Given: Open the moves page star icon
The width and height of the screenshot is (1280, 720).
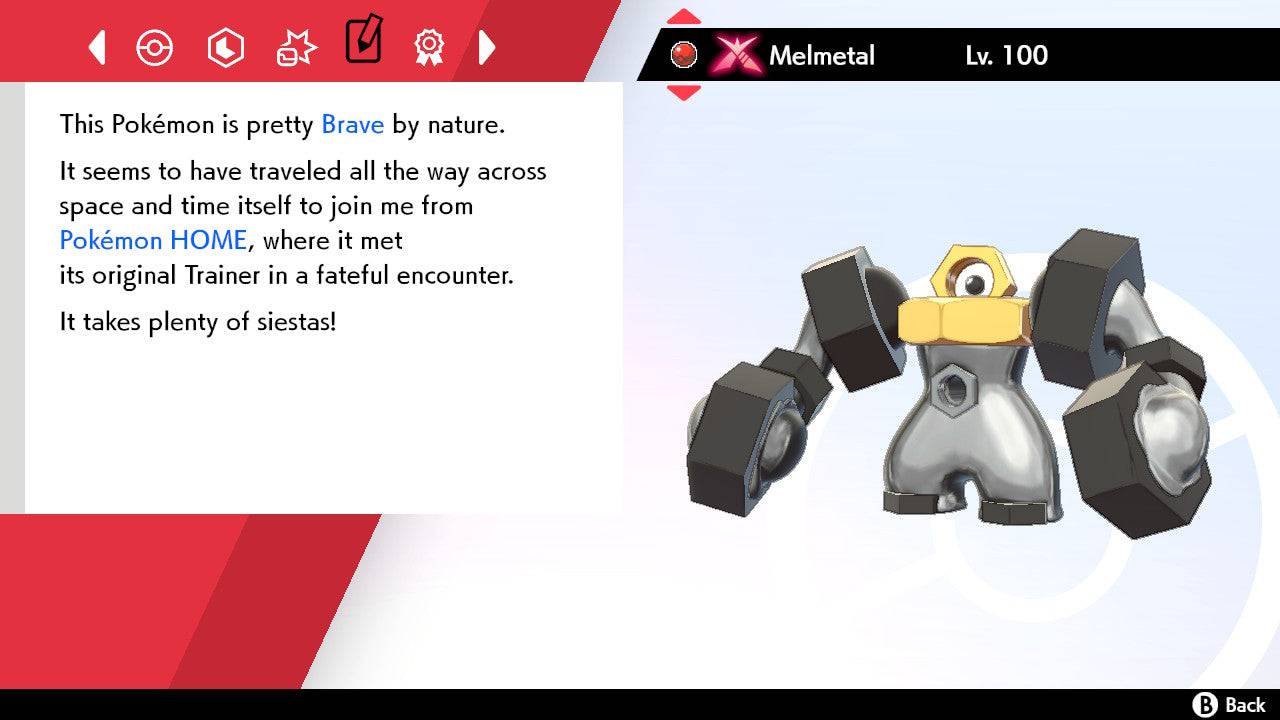Looking at the screenshot, I should pos(295,44).
